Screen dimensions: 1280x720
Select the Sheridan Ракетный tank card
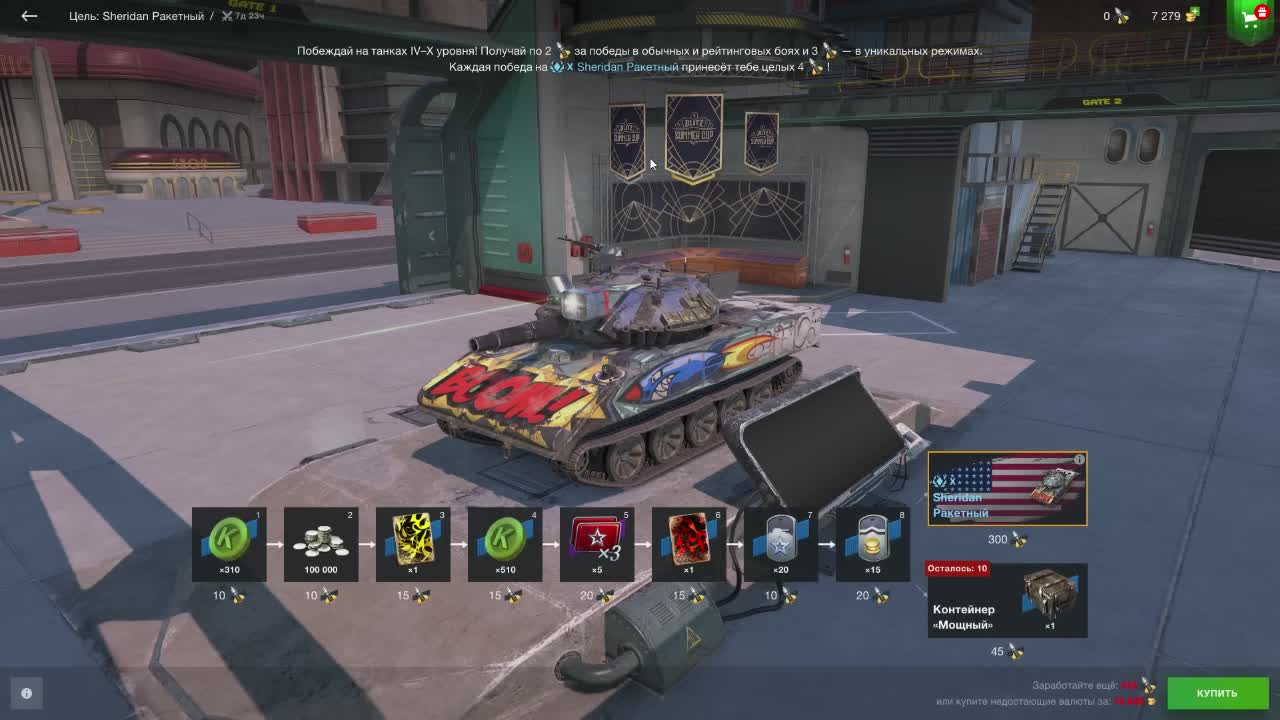[x=1007, y=488]
